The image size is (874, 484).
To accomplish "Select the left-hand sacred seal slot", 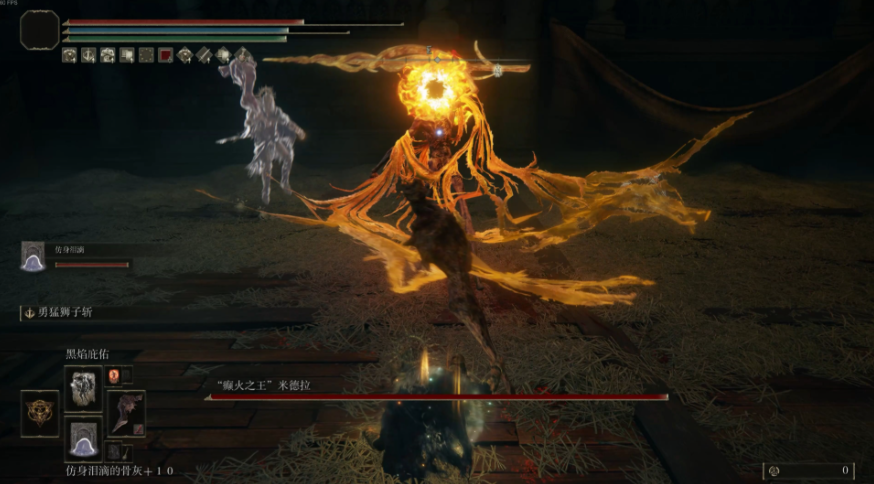I will coord(40,413).
